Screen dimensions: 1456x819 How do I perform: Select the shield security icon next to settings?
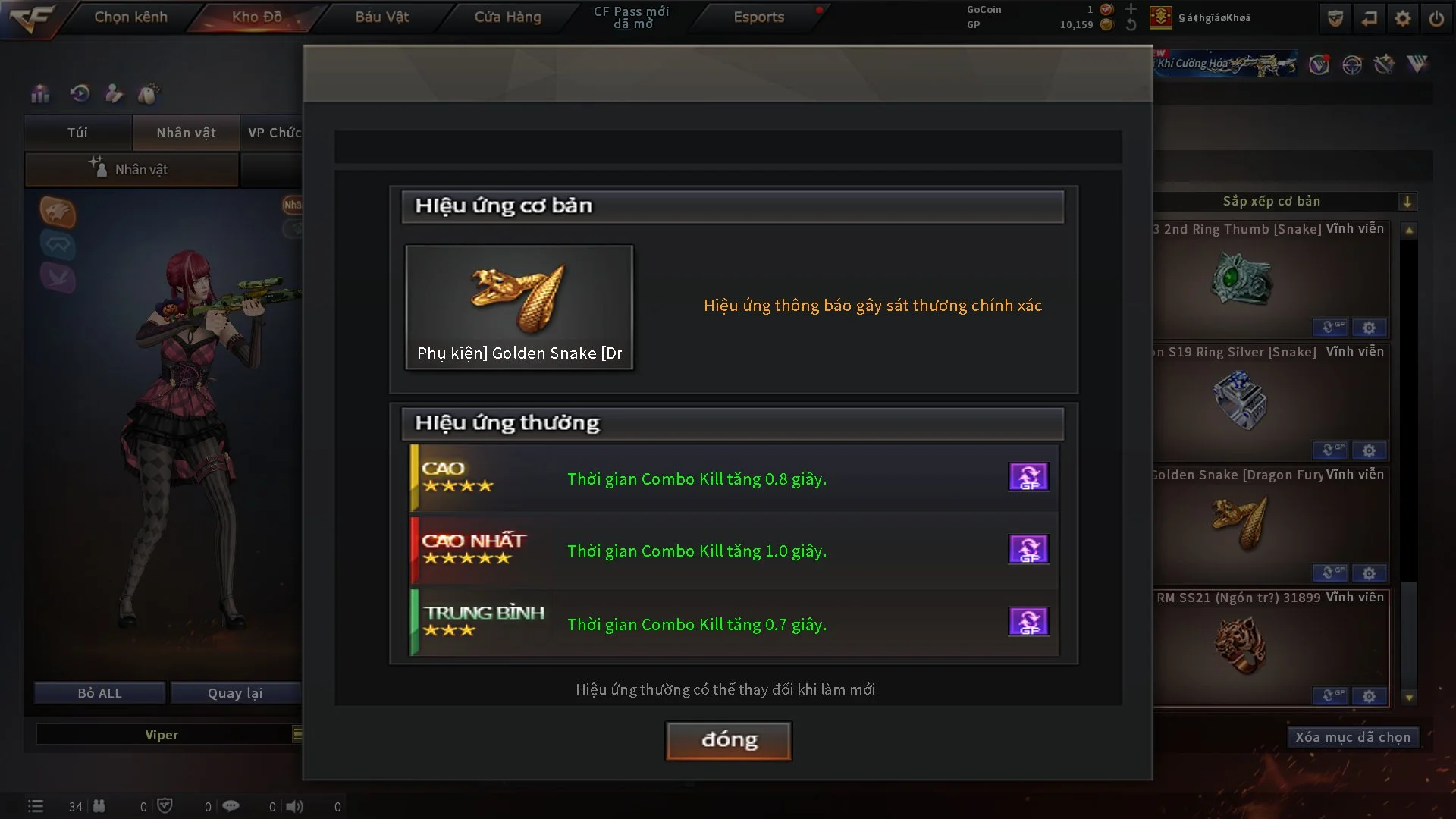point(1334,17)
